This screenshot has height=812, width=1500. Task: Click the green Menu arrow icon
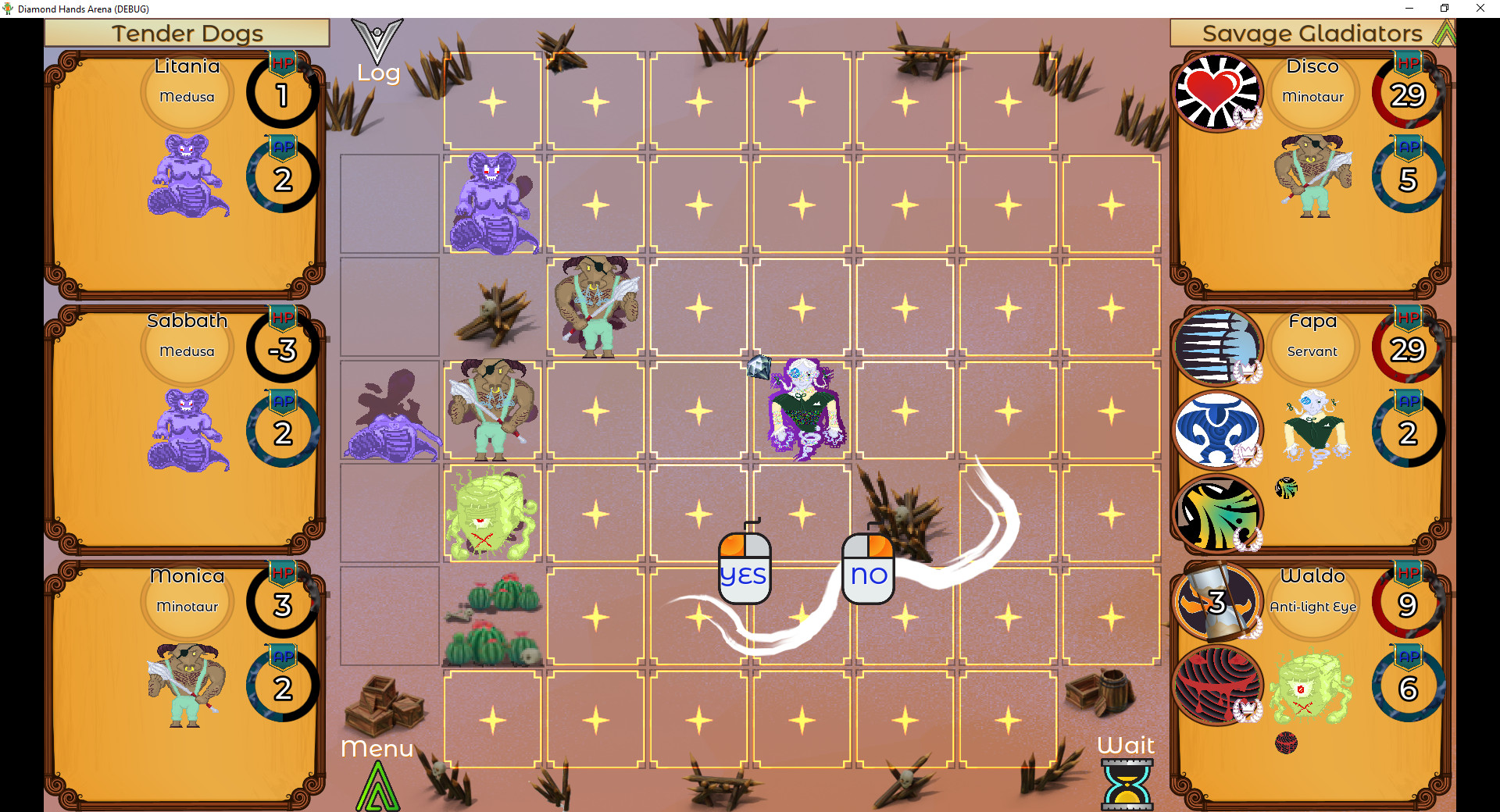coord(377,785)
